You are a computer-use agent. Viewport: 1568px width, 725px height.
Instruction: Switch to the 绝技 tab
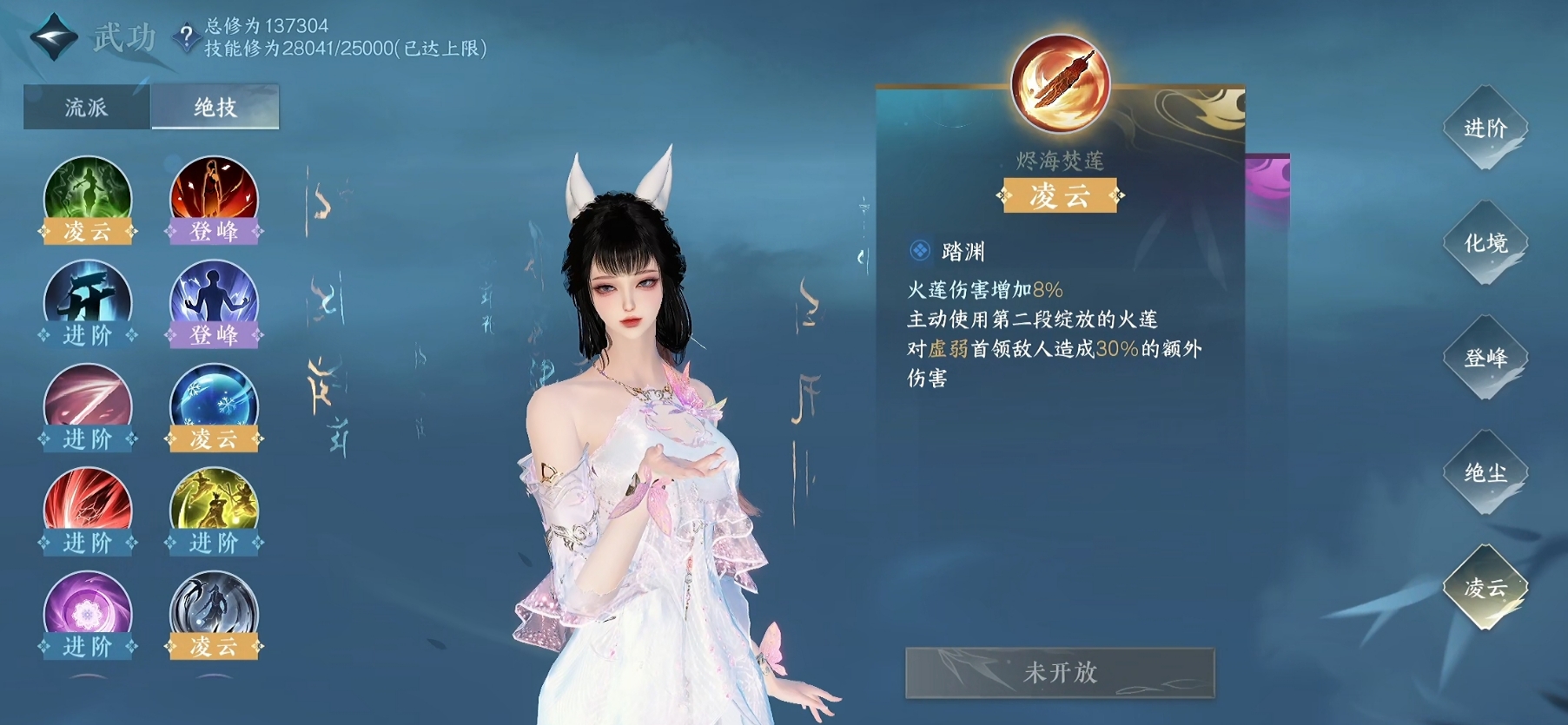click(x=214, y=106)
